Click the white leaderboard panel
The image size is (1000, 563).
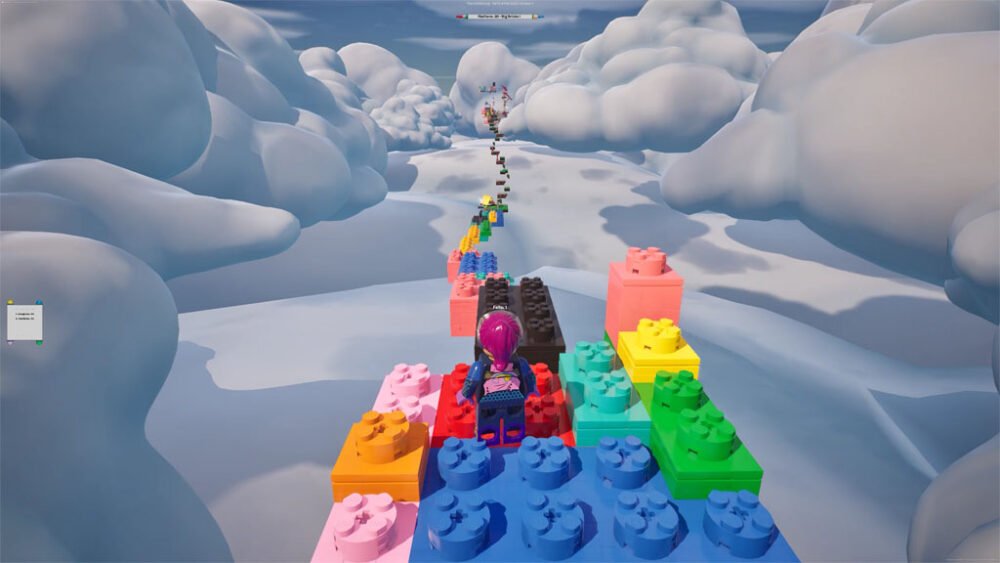24,321
